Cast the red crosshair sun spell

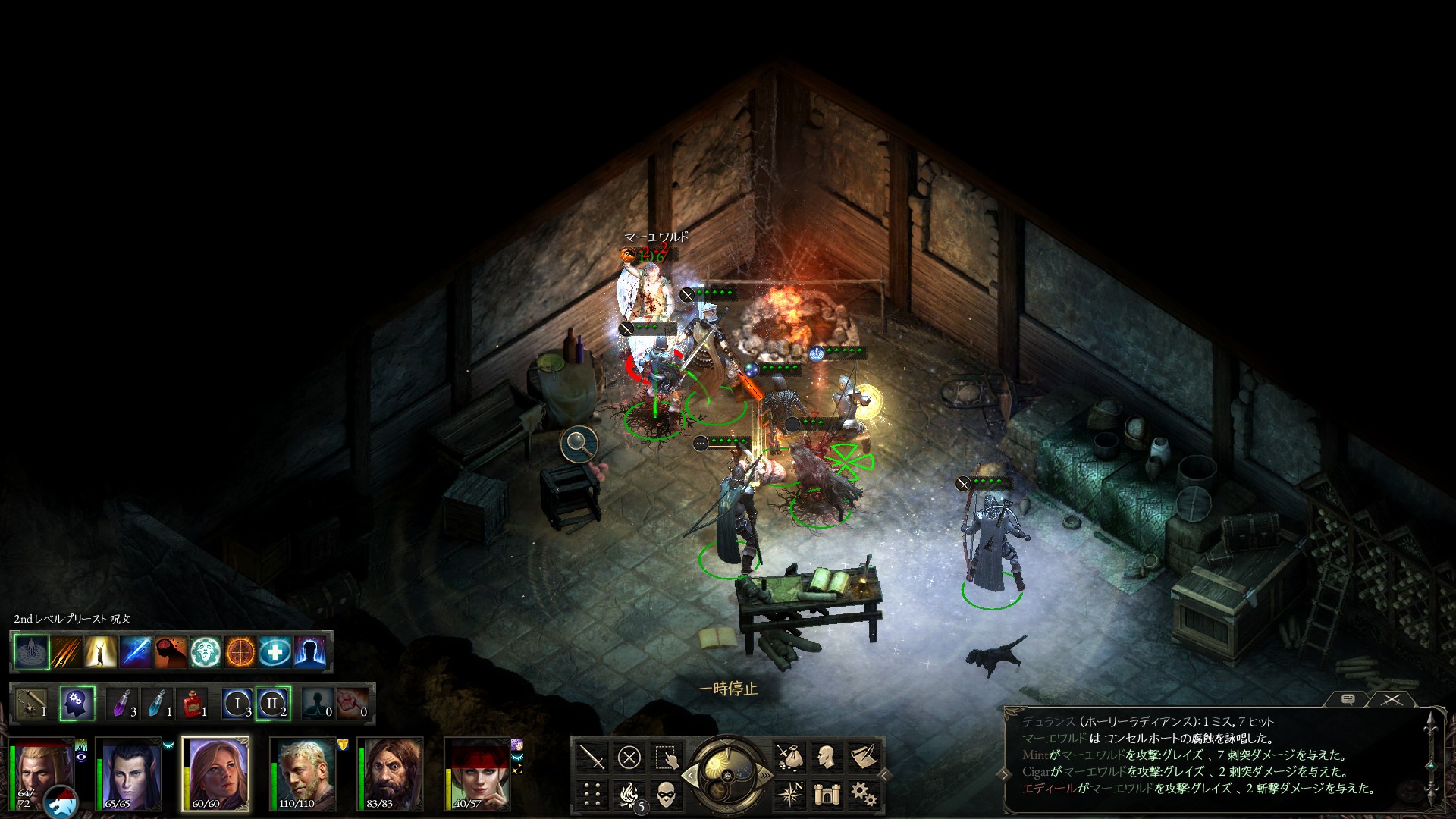tap(240, 651)
